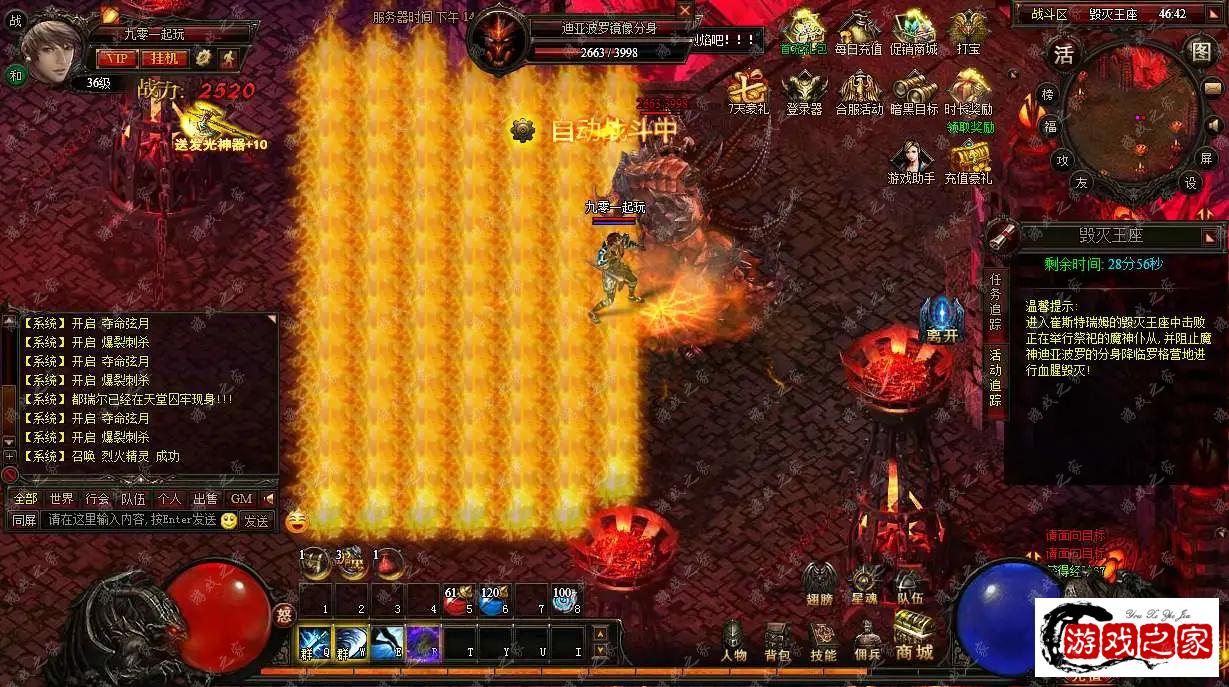Toggle the 挂机 auto-battle button
Image resolution: width=1229 pixels, height=687 pixels.
pyautogui.click(x=164, y=58)
